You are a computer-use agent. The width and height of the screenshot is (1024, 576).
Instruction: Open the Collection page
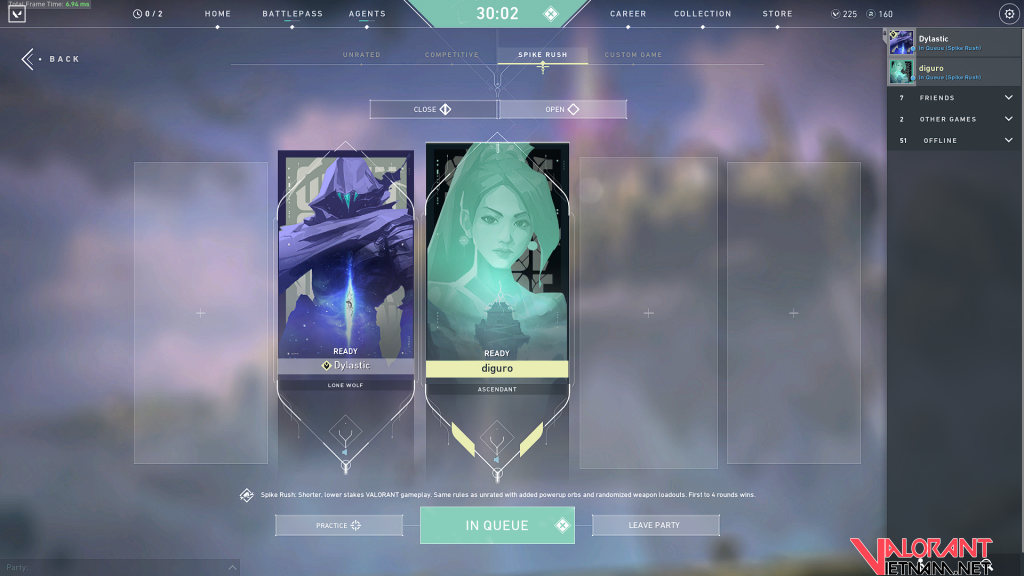pos(702,14)
